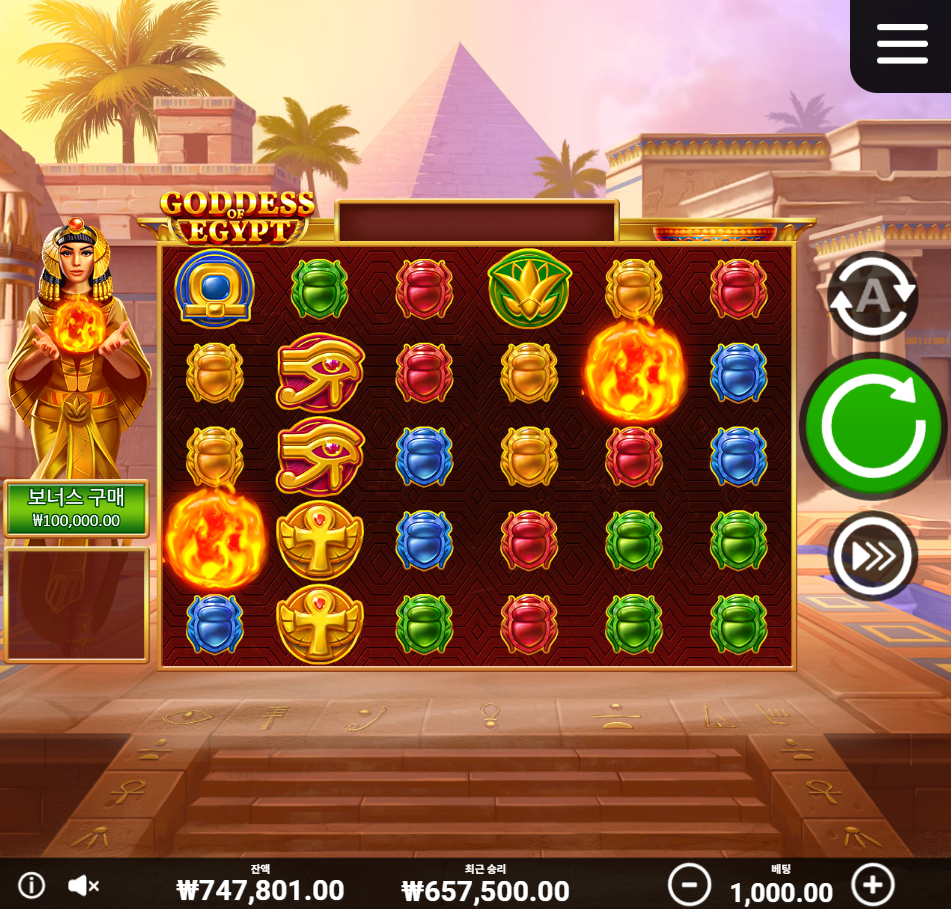951x909 pixels.
Task: Spin the reels with the green button
Action: (x=872, y=426)
